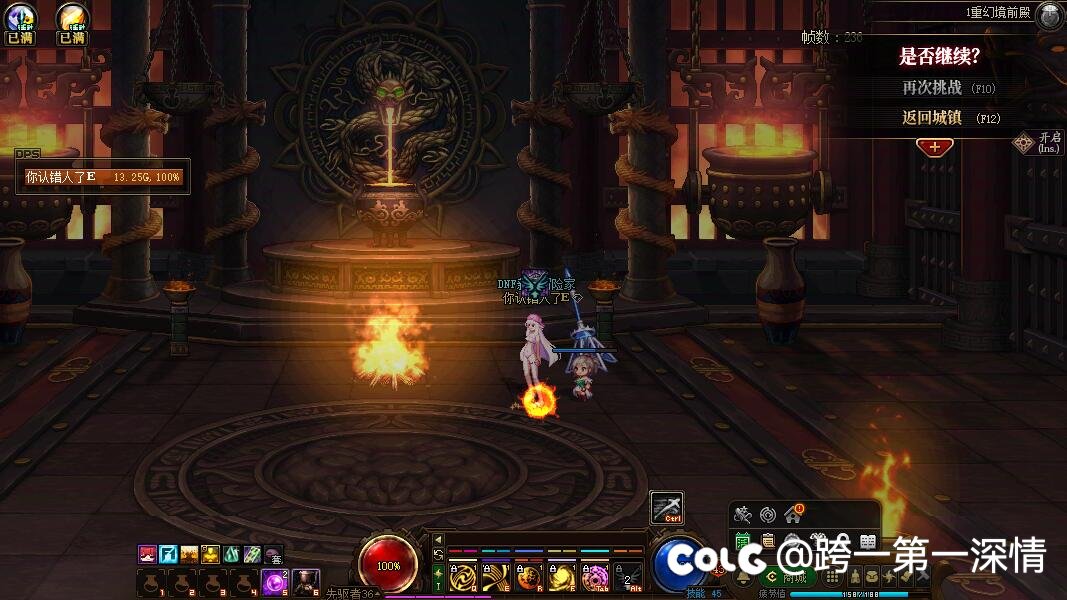
Task: Swap skill bars with the circular arrows button
Action: coord(437,554)
